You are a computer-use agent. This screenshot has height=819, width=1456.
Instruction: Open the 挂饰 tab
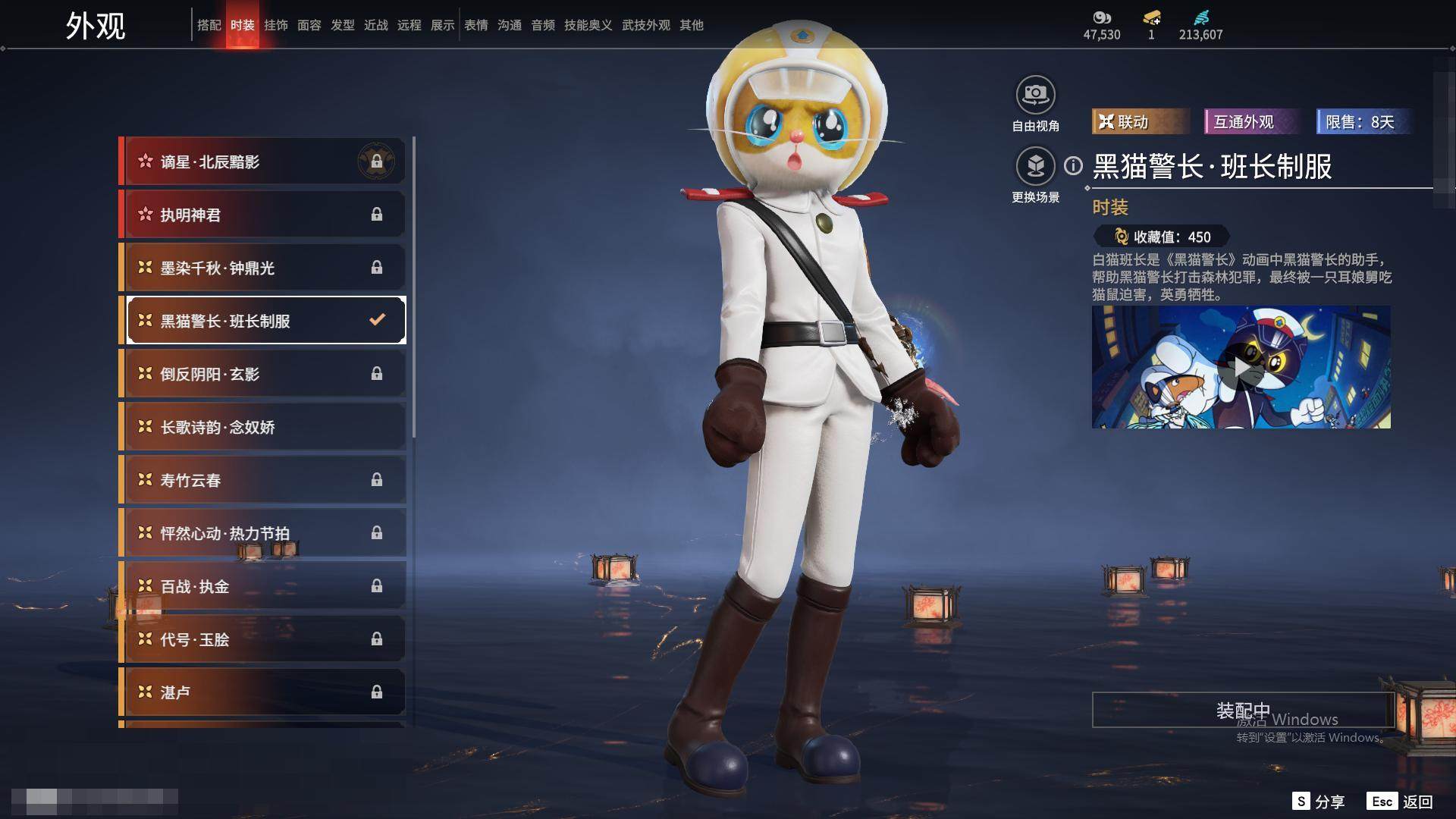[276, 25]
